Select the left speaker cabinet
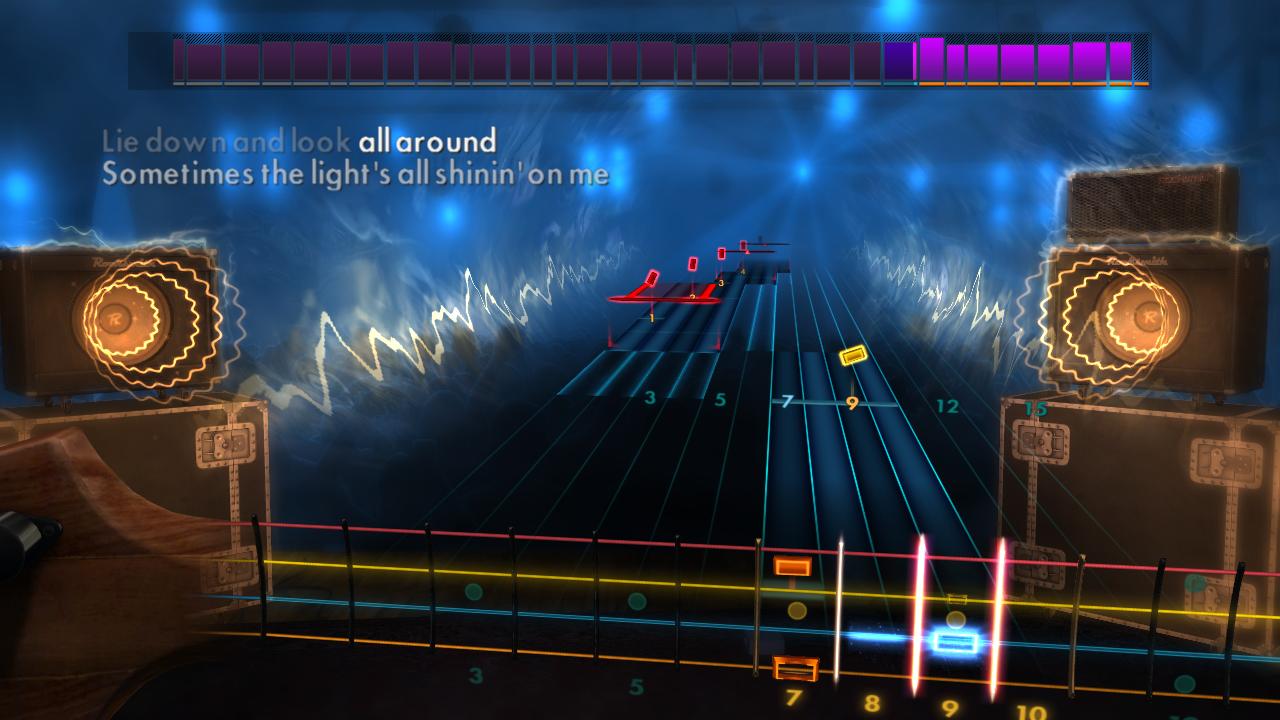Viewport: 1280px width, 720px height. click(120, 320)
